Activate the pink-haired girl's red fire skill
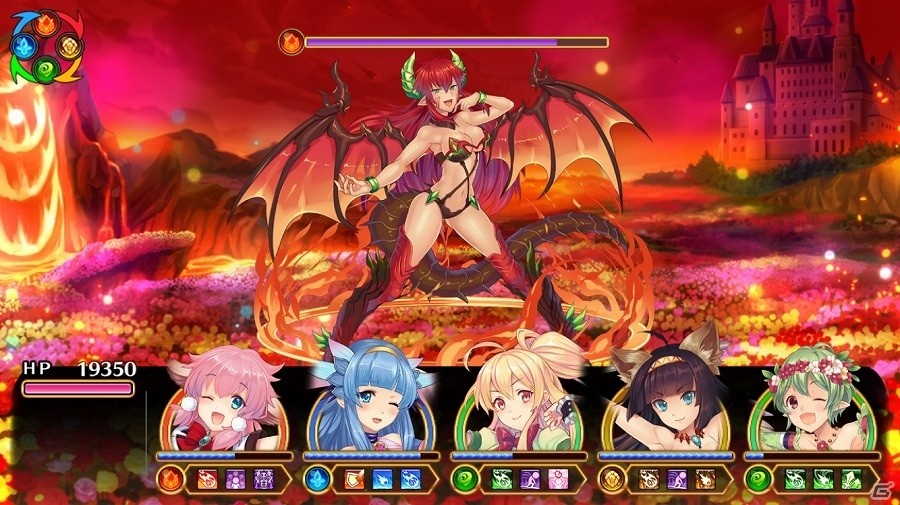900x505 pixels. [210, 479]
